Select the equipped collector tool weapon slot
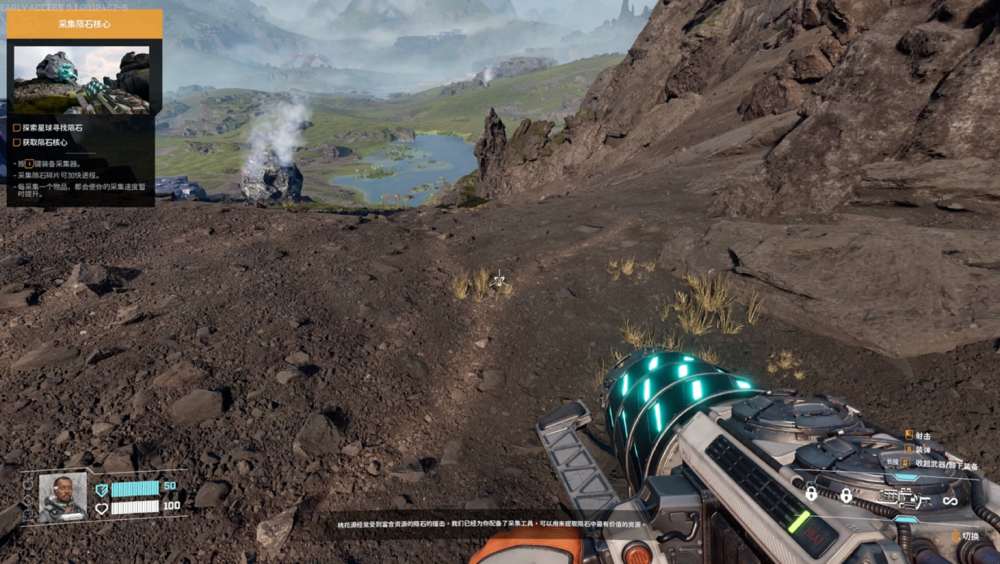This screenshot has height=564, width=1000. pos(903,496)
